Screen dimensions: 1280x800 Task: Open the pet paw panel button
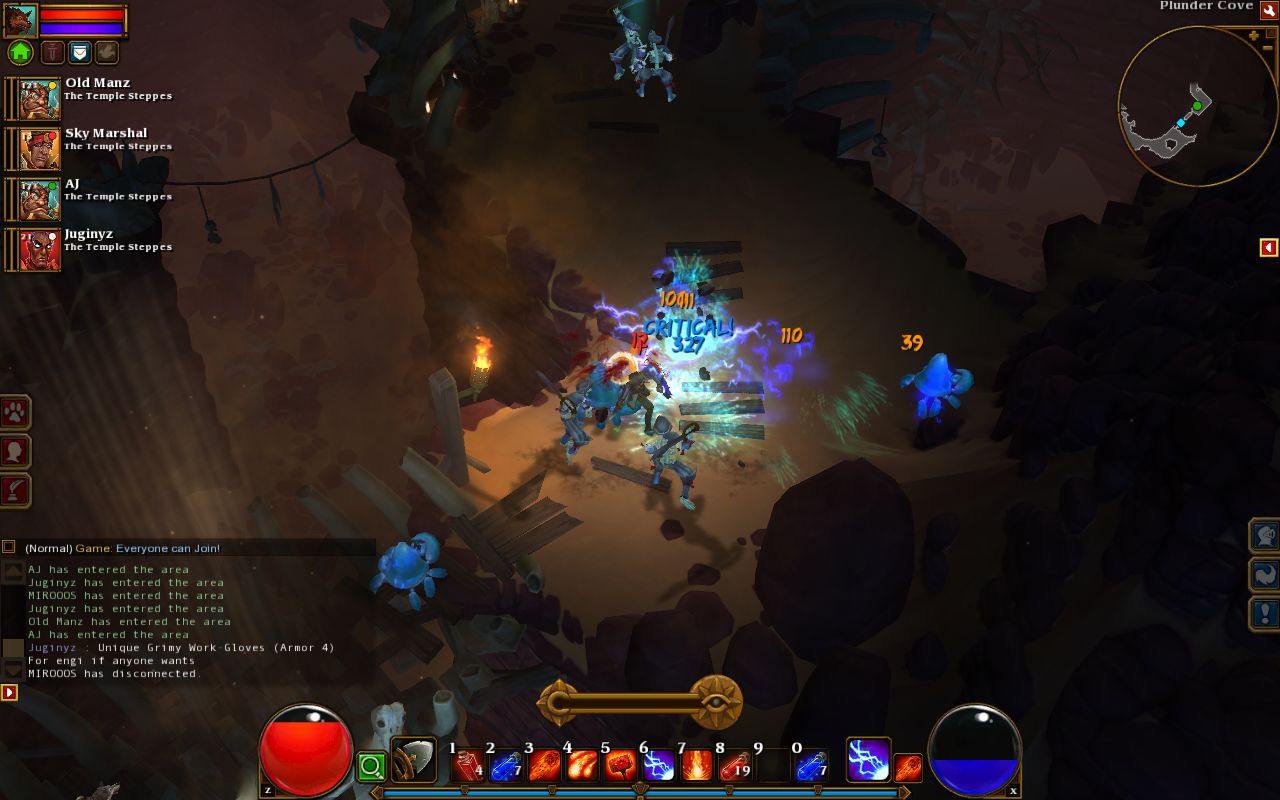pyautogui.click(x=16, y=412)
